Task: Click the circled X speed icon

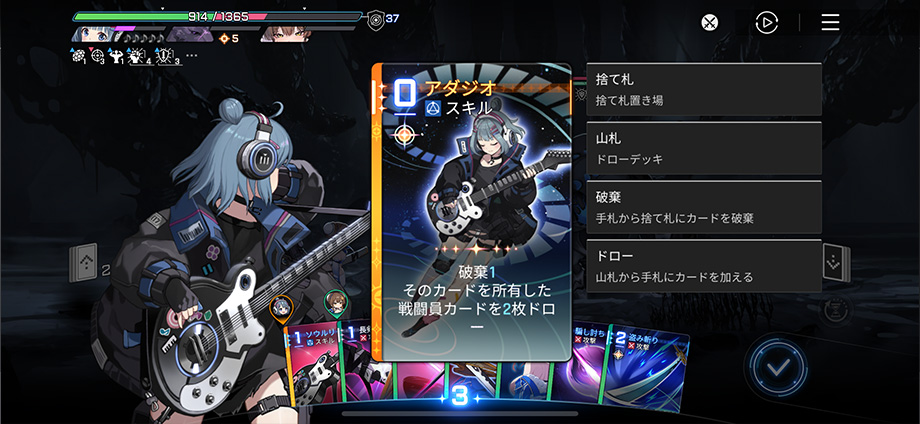Action: pos(709,22)
